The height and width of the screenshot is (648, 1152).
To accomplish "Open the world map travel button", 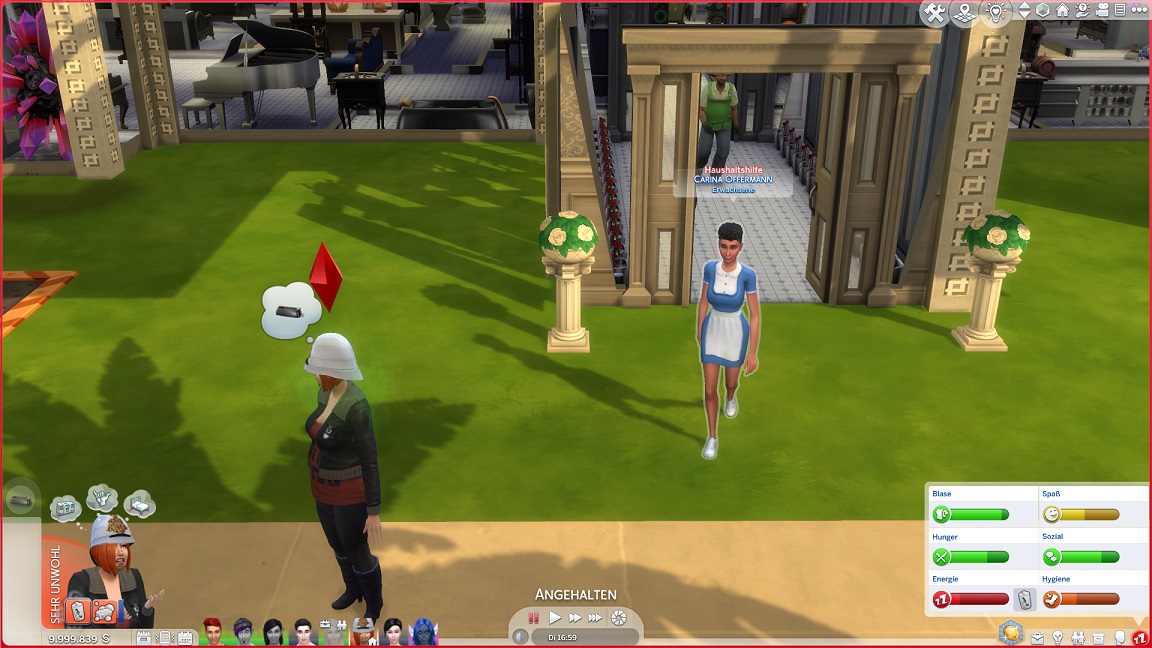I will click(x=965, y=13).
